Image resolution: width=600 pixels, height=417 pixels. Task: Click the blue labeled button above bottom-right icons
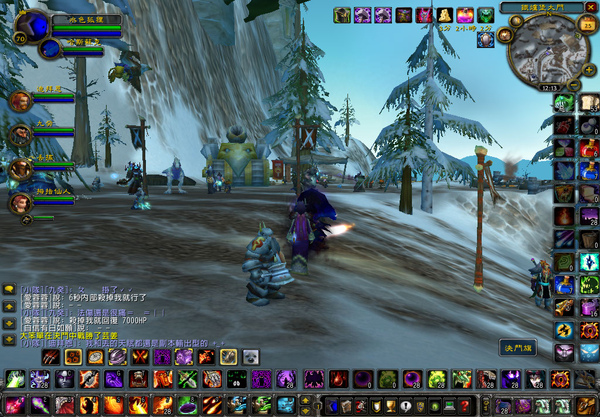[517, 346]
